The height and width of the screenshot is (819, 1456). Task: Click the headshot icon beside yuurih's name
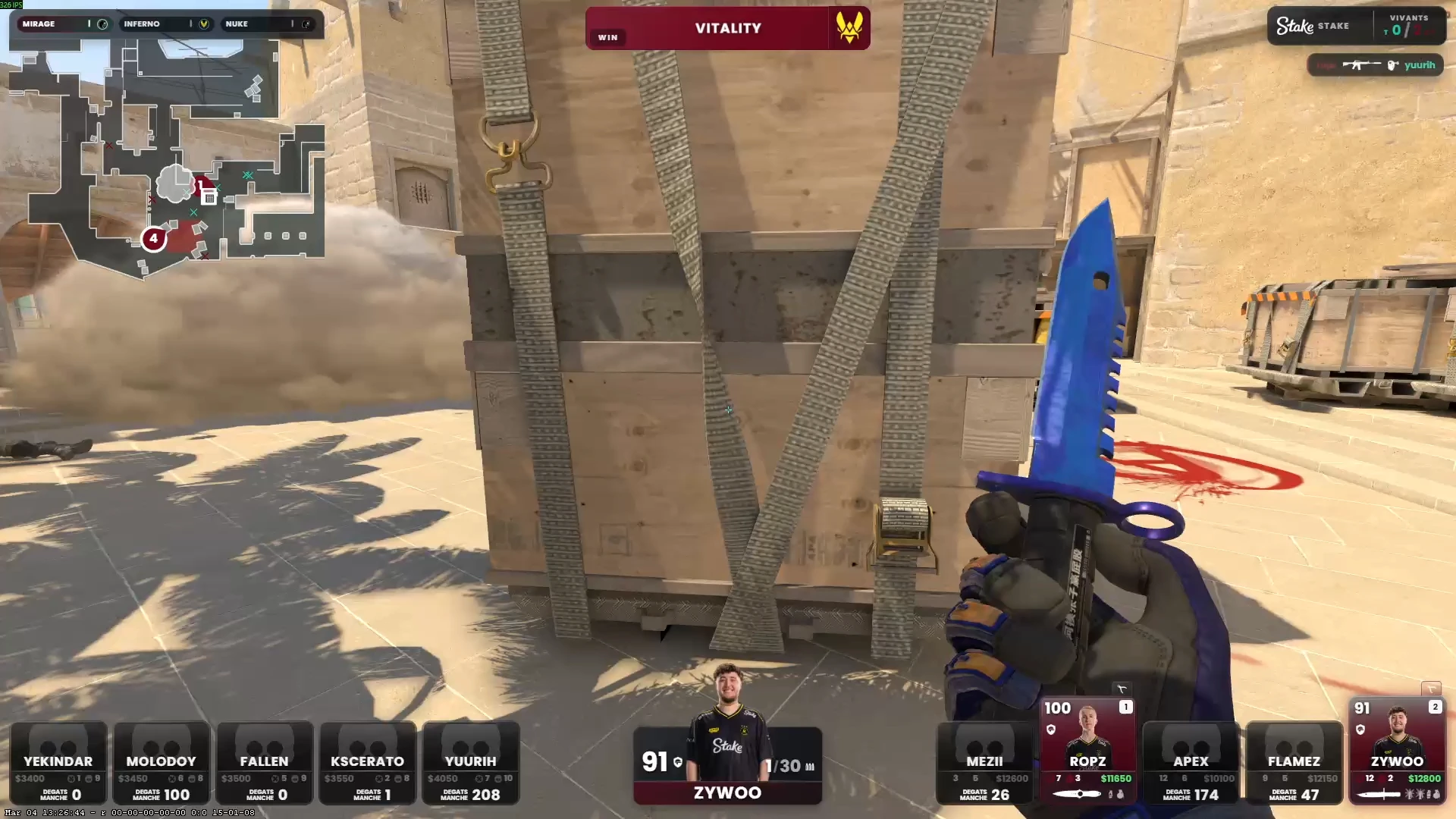click(x=1392, y=64)
